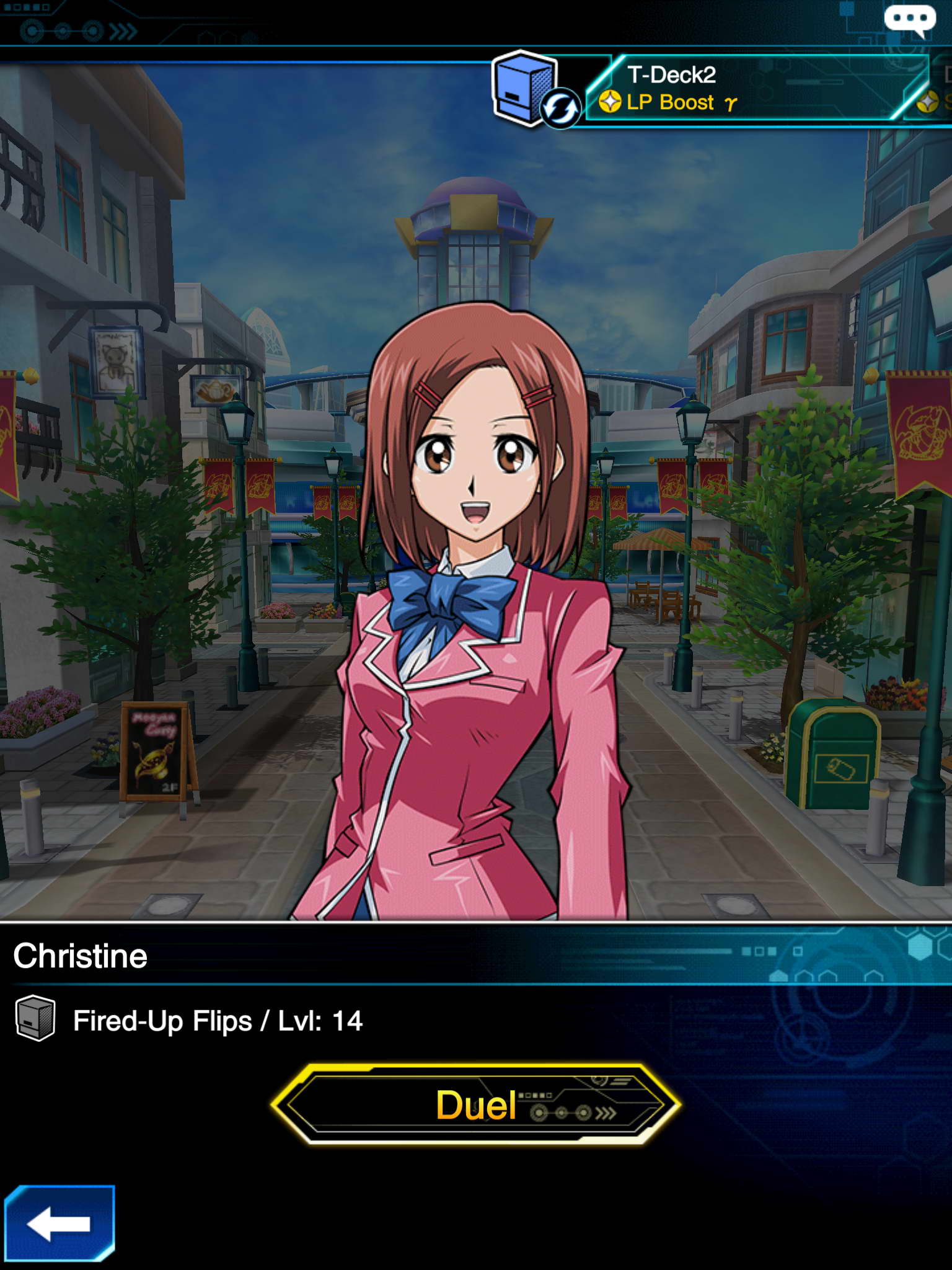
Task: Go back with the arrow button
Action: click(x=59, y=1223)
